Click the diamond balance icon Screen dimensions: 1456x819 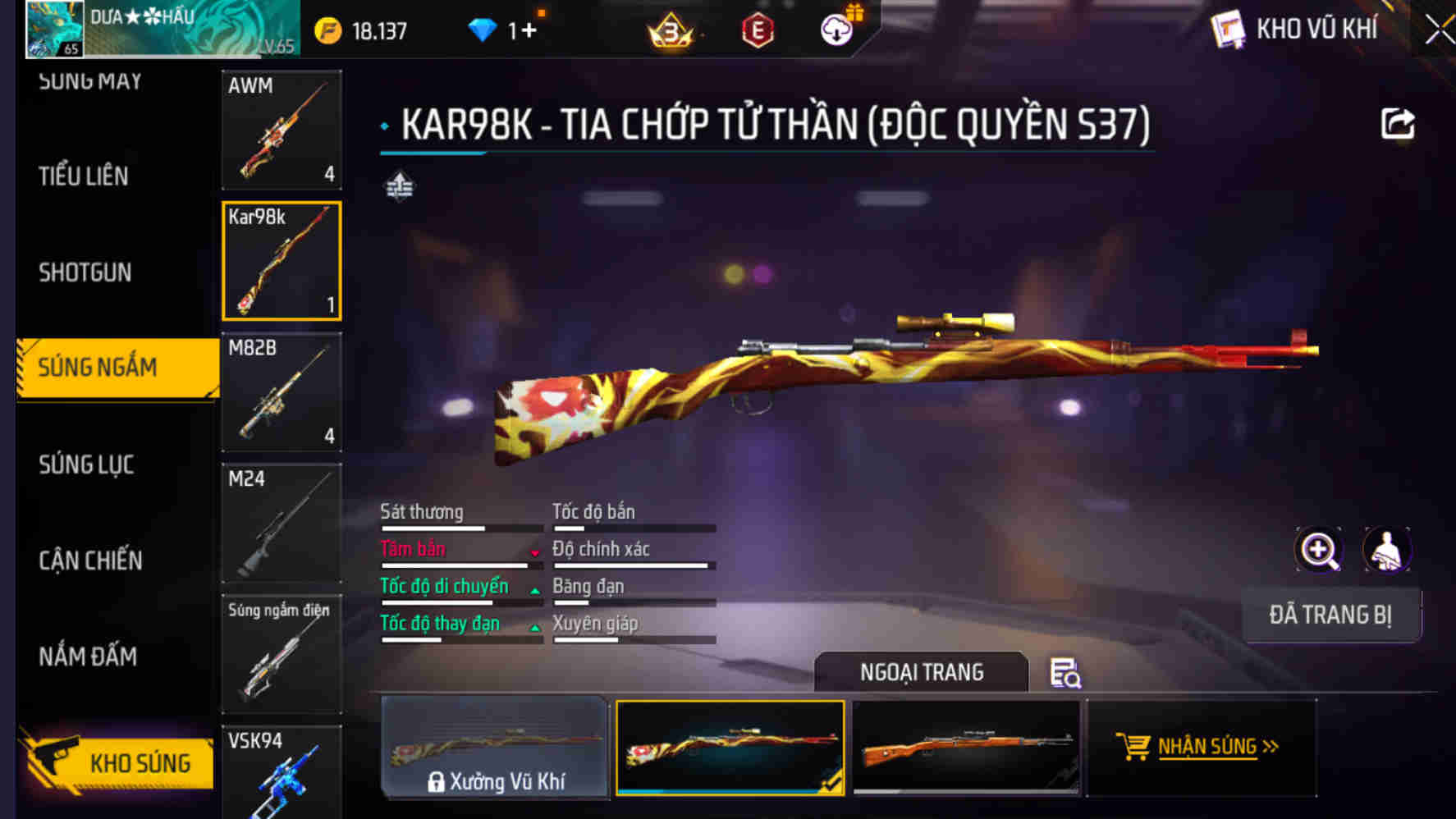pos(483,28)
